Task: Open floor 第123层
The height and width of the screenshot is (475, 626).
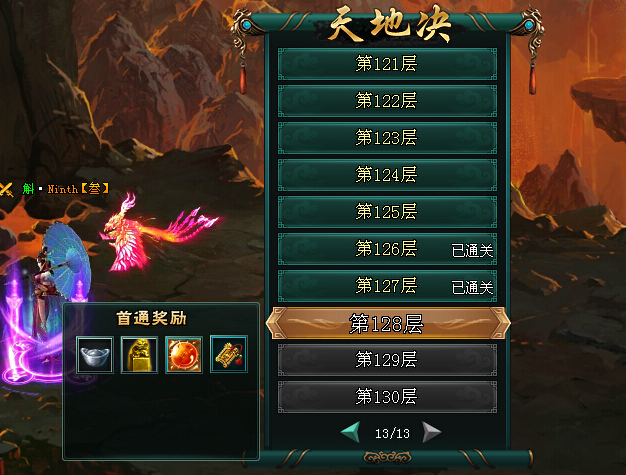Action: (387, 138)
